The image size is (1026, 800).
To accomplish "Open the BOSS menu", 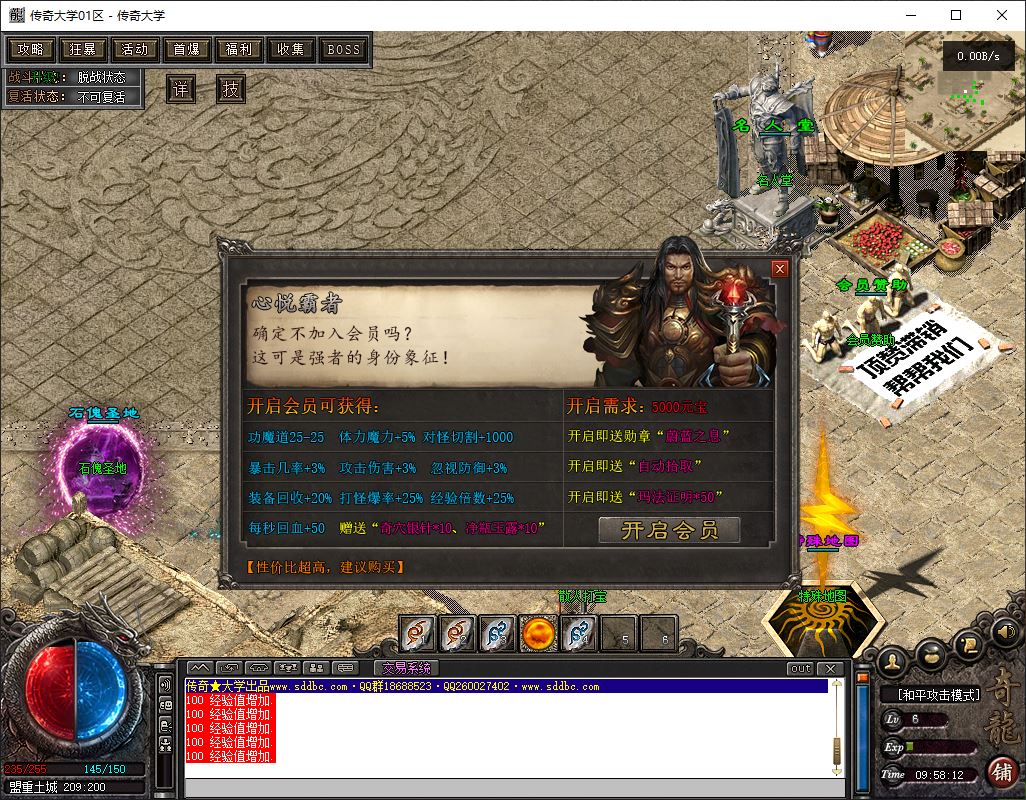I will (x=344, y=49).
